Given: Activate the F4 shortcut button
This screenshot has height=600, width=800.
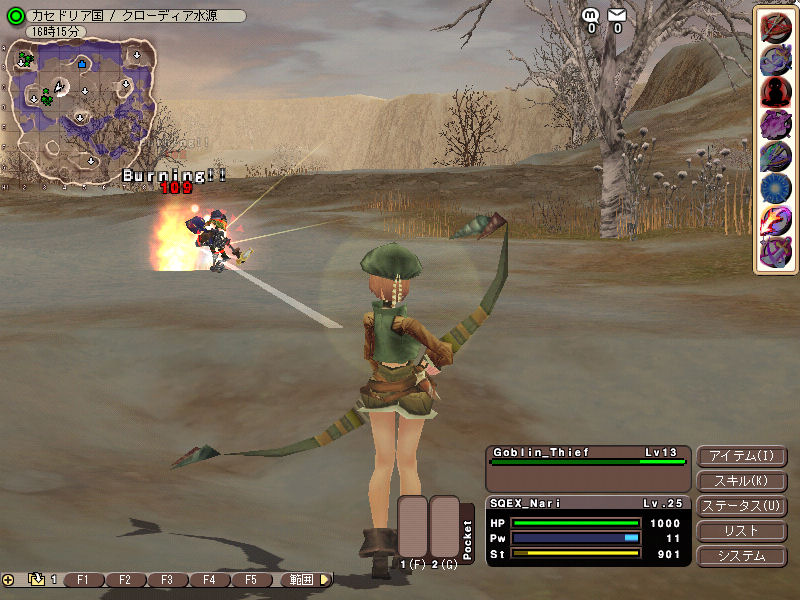Looking at the screenshot, I should point(209,580).
